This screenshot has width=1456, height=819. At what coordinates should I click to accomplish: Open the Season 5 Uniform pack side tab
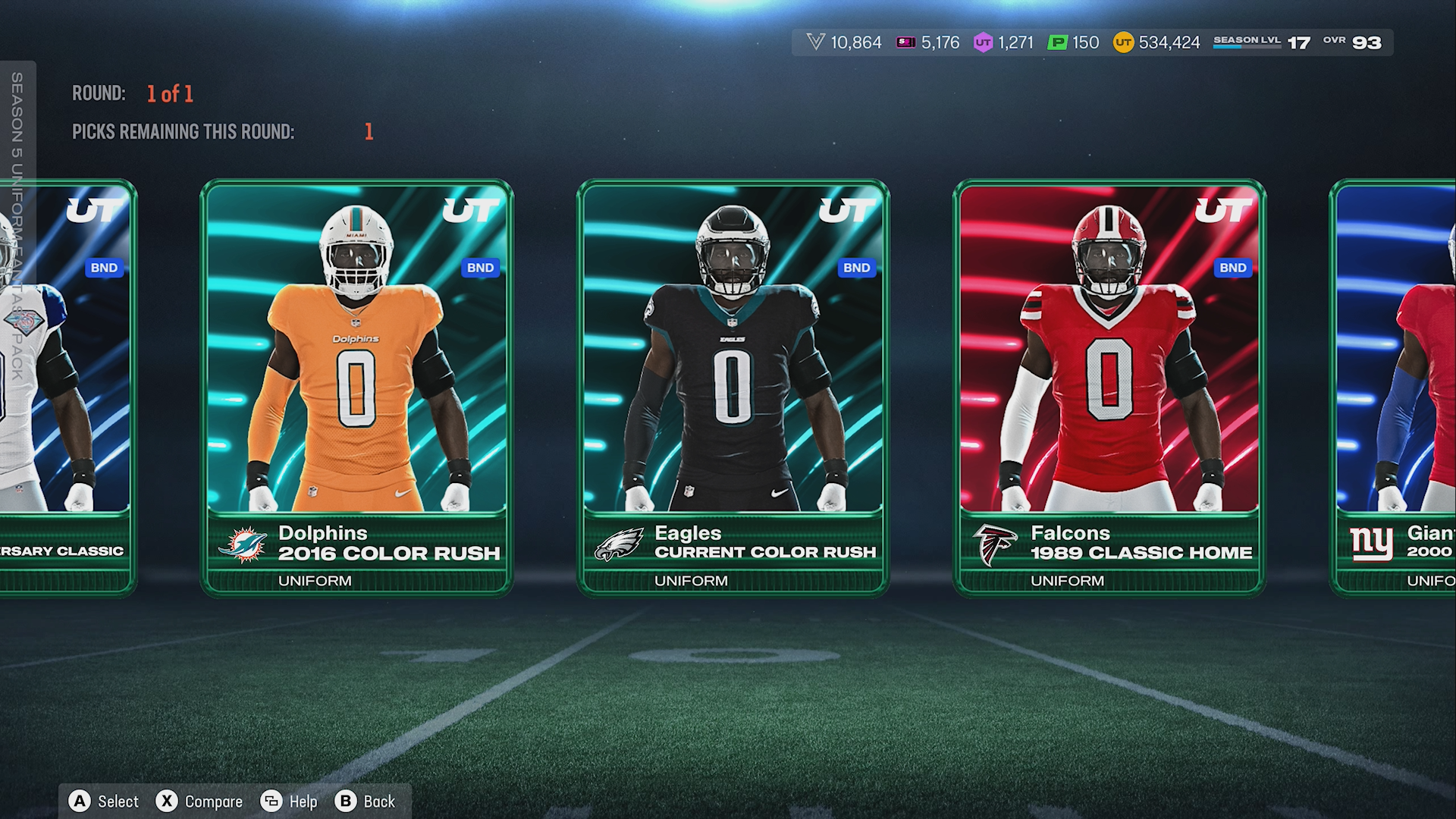tap(17, 227)
